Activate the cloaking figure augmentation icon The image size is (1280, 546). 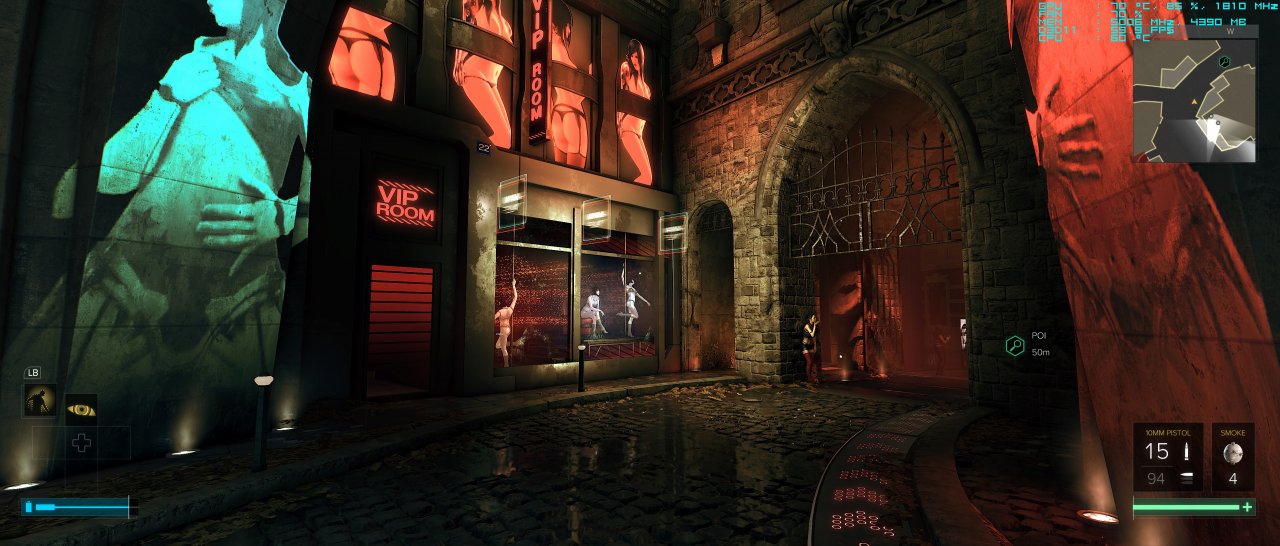click(x=40, y=402)
